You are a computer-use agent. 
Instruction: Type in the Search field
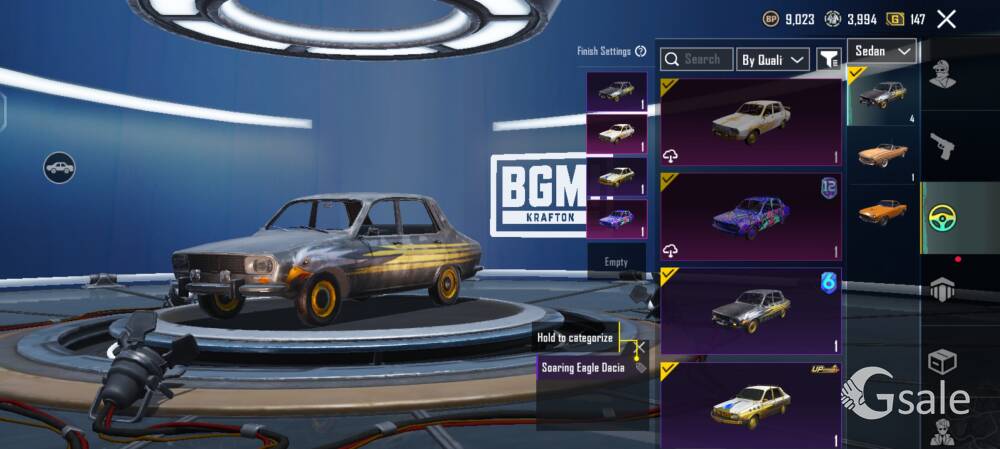point(702,60)
